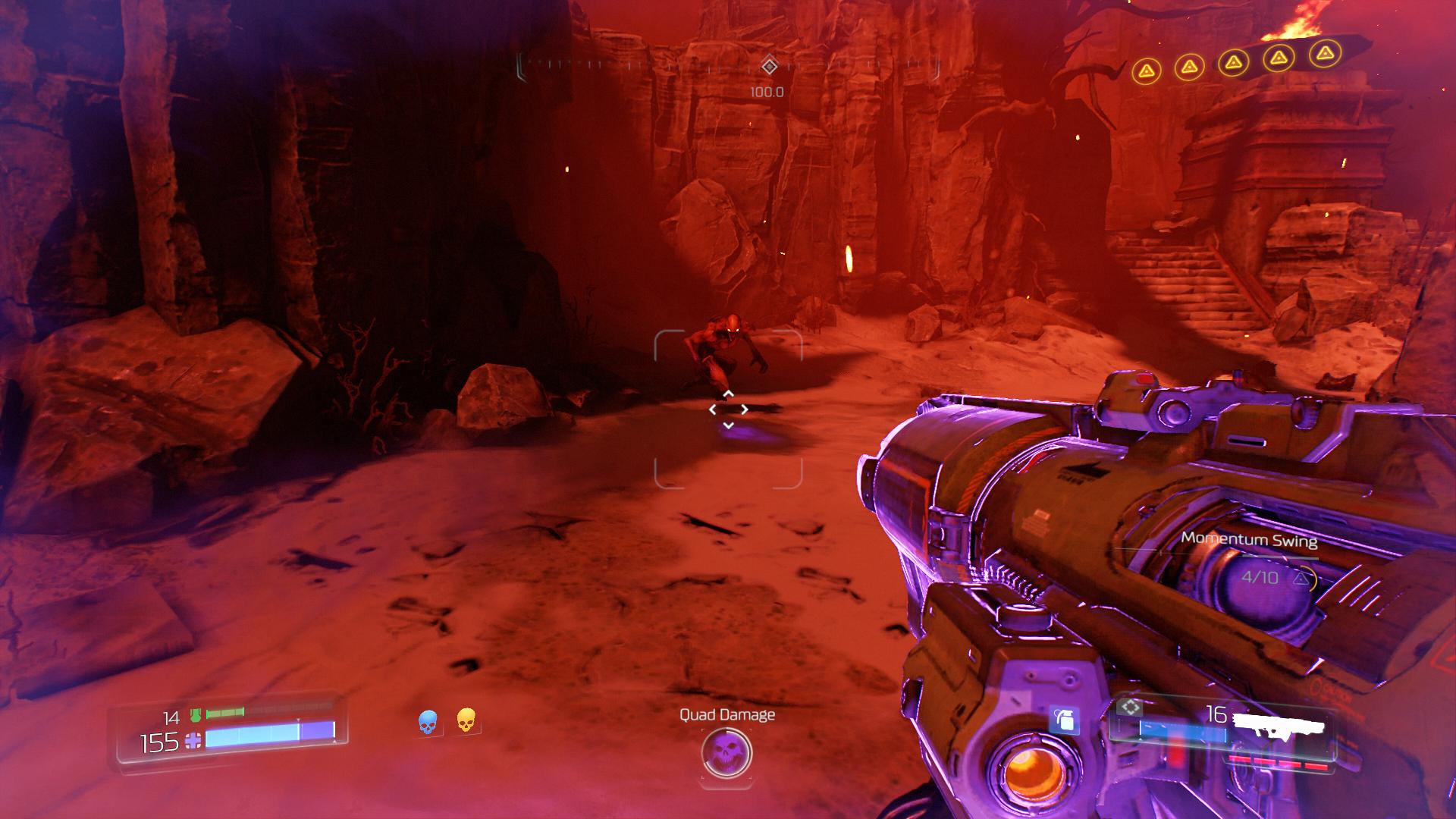The image size is (1456, 819).
Task: Open the Momentum Swing challenge tracker
Action: click(x=1249, y=541)
